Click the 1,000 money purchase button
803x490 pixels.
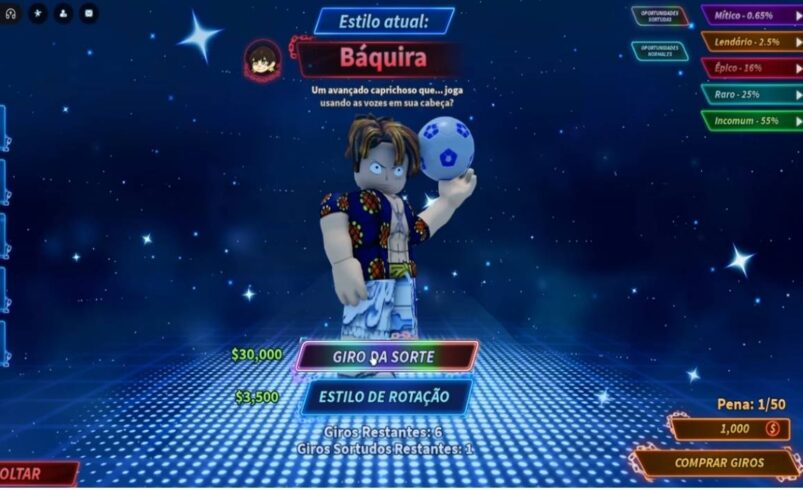click(728, 429)
